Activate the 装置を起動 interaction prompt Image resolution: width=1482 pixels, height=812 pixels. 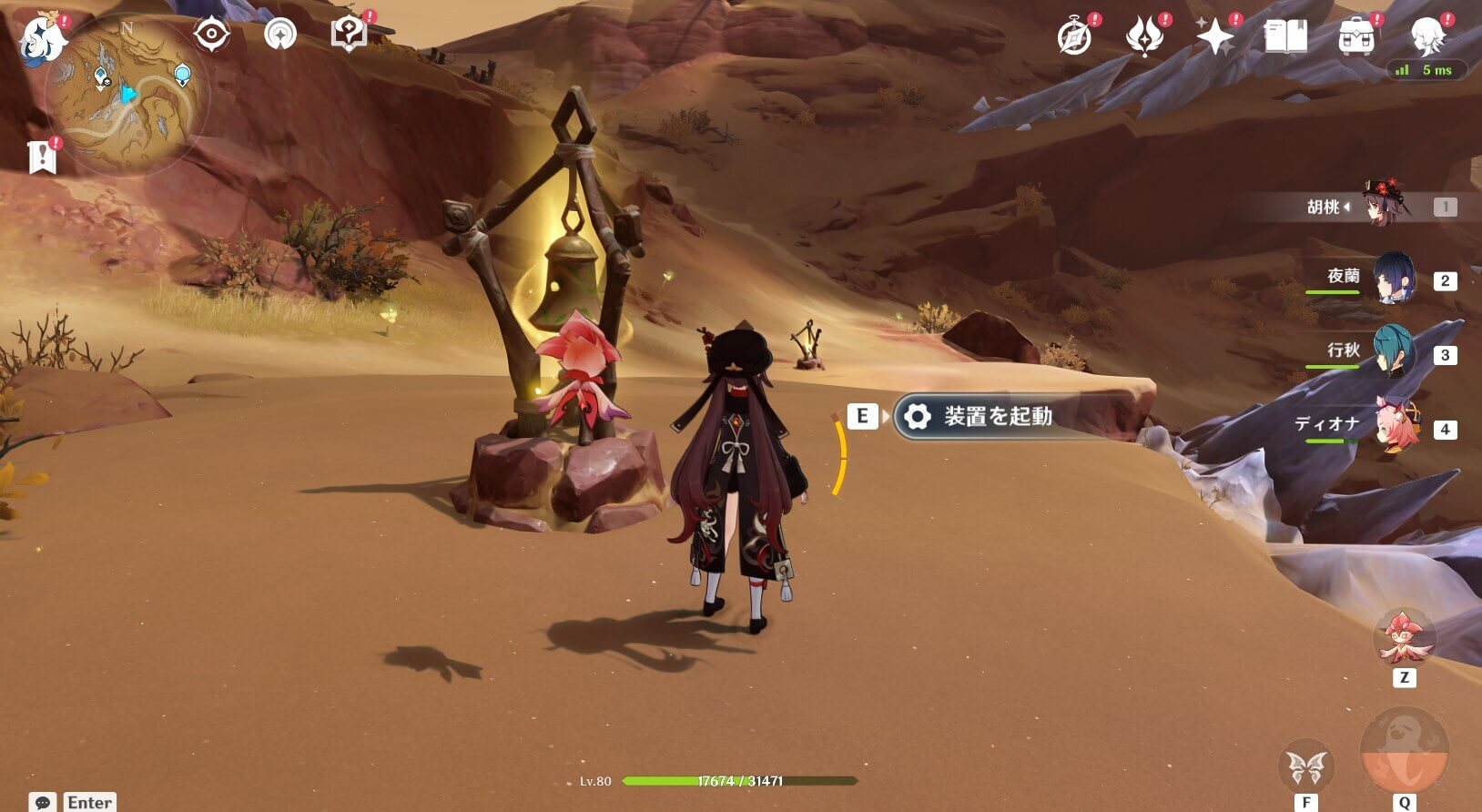click(998, 417)
